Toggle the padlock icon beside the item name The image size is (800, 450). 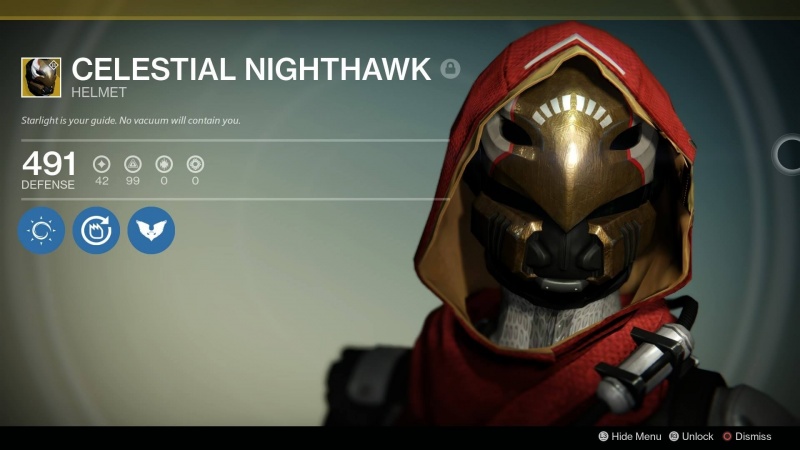[x=450, y=69]
